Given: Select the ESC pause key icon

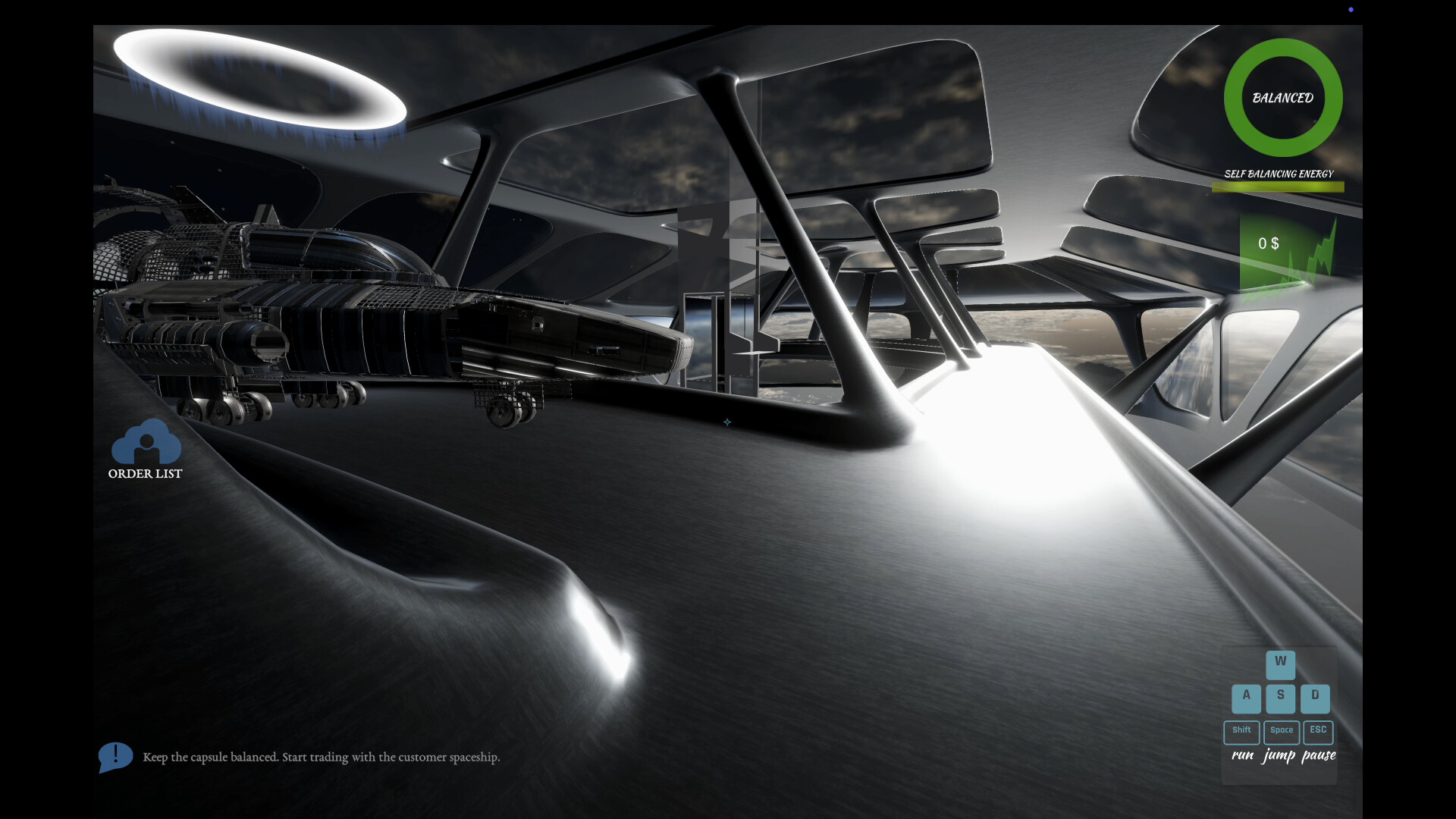Looking at the screenshot, I should tap(1317, 731).
